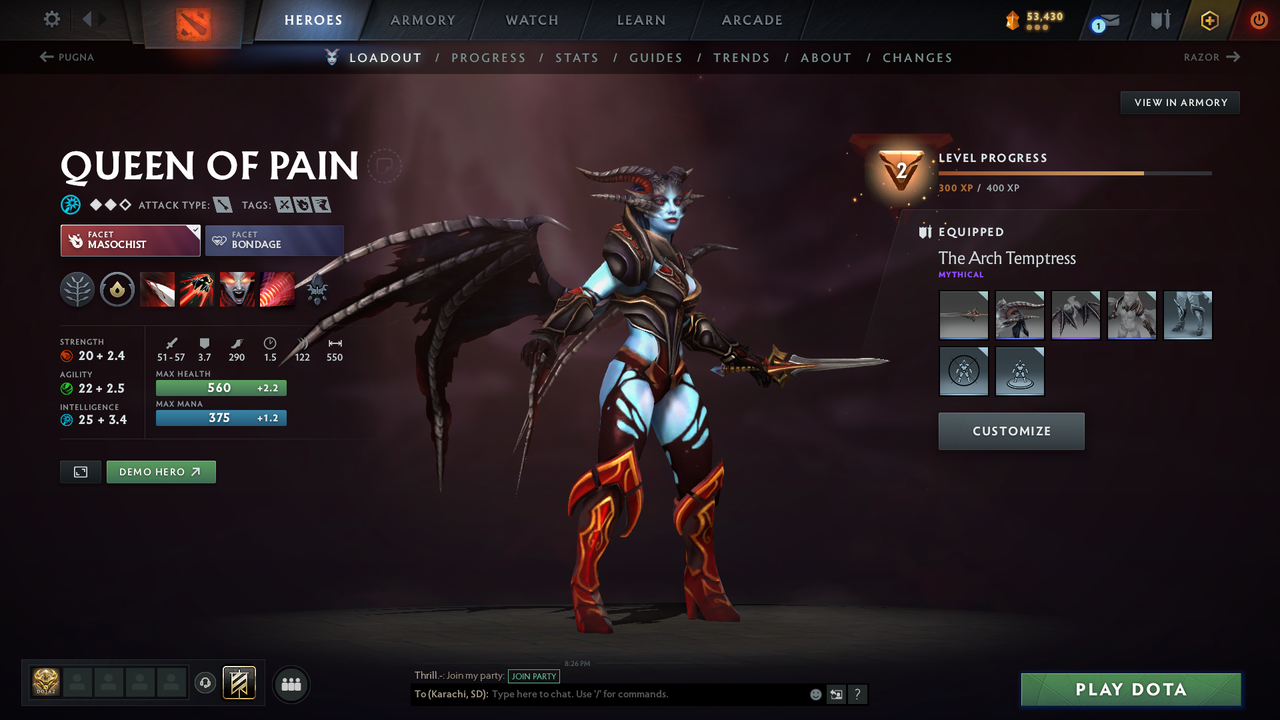Click VIEW IN ARMORY

pos(1179,102)
